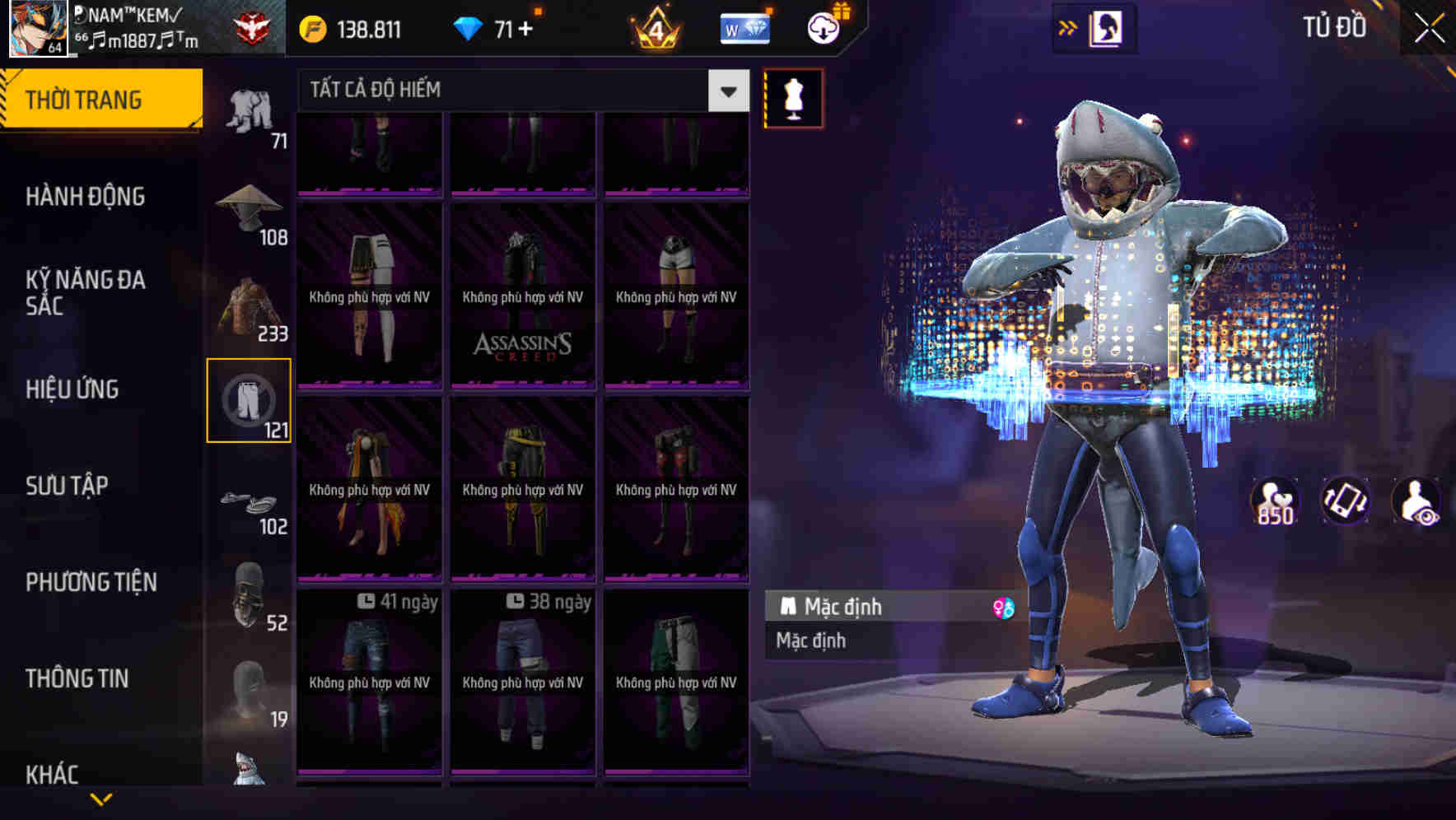Toggle the mannequin outfit display mode
This screenshot has height=820, width=1456.
tap(793, 97)
